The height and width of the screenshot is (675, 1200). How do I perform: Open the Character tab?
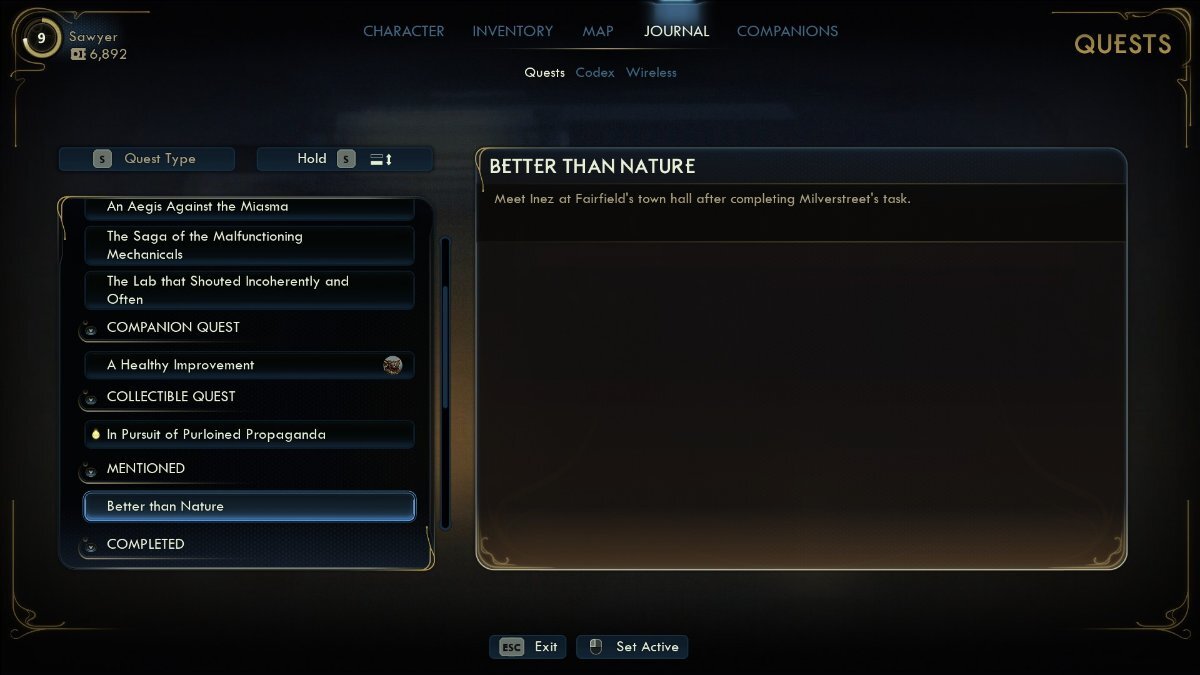[403, 31]
